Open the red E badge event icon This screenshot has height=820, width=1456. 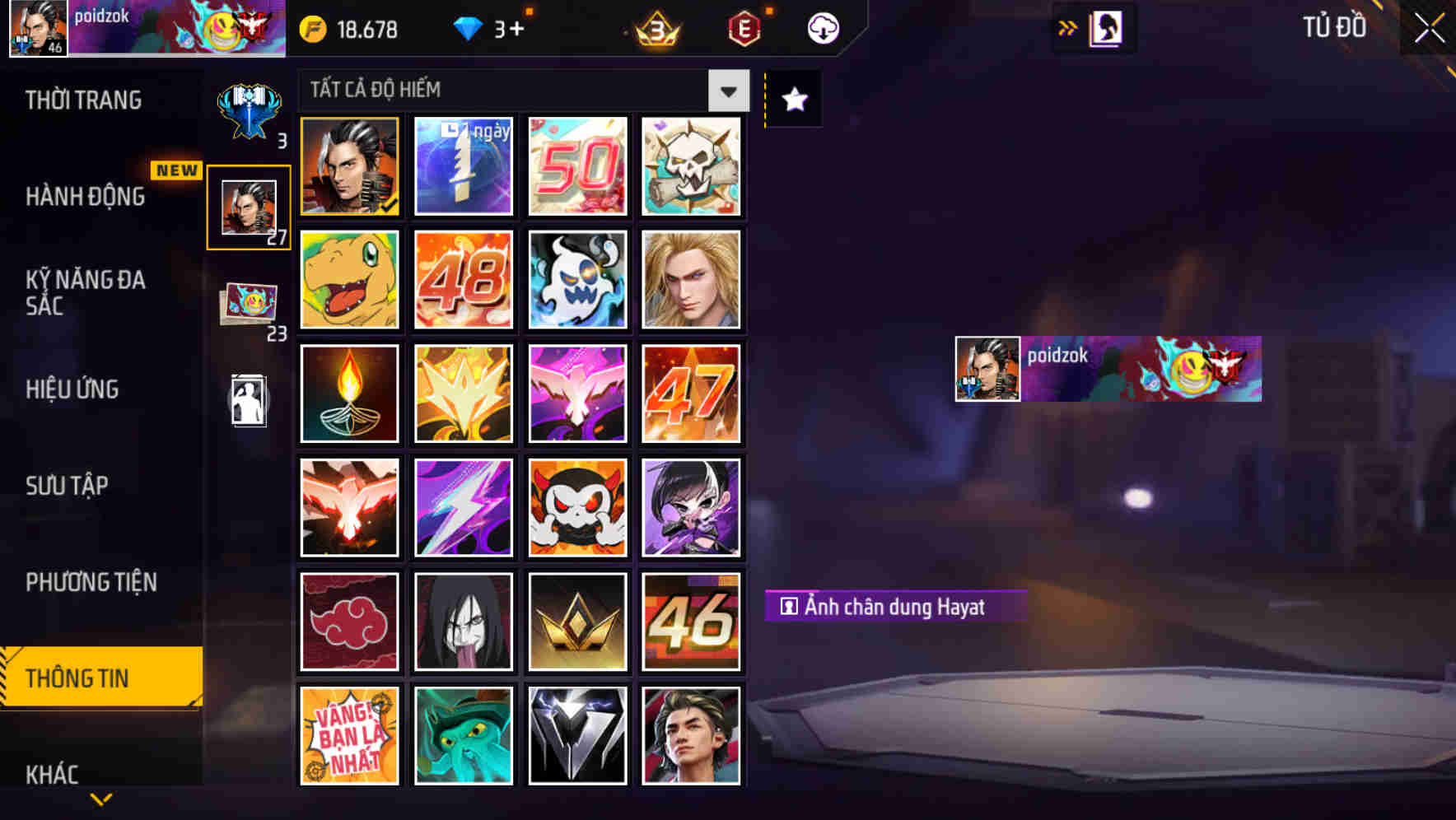[x=741, y=29]
